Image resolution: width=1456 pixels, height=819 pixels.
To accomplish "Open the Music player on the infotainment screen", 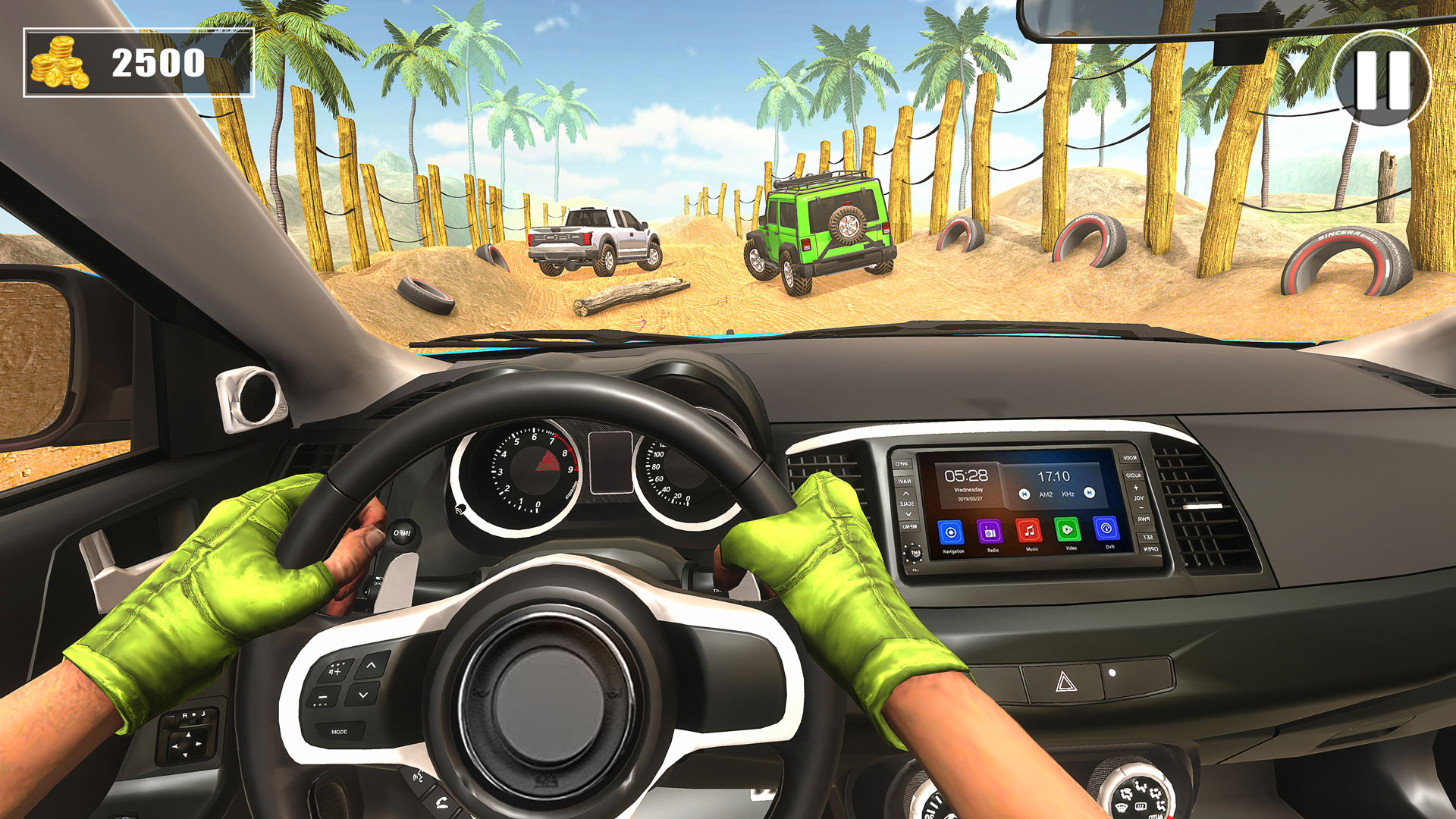I will coord(1029,529).
